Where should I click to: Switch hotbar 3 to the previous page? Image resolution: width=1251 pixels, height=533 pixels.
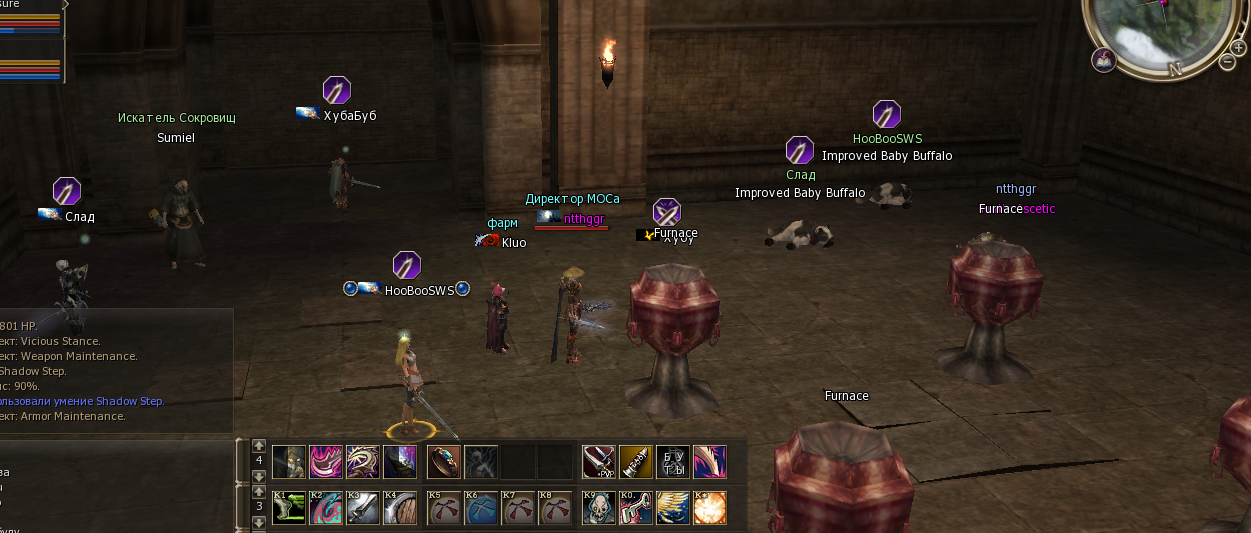[259, 493]
